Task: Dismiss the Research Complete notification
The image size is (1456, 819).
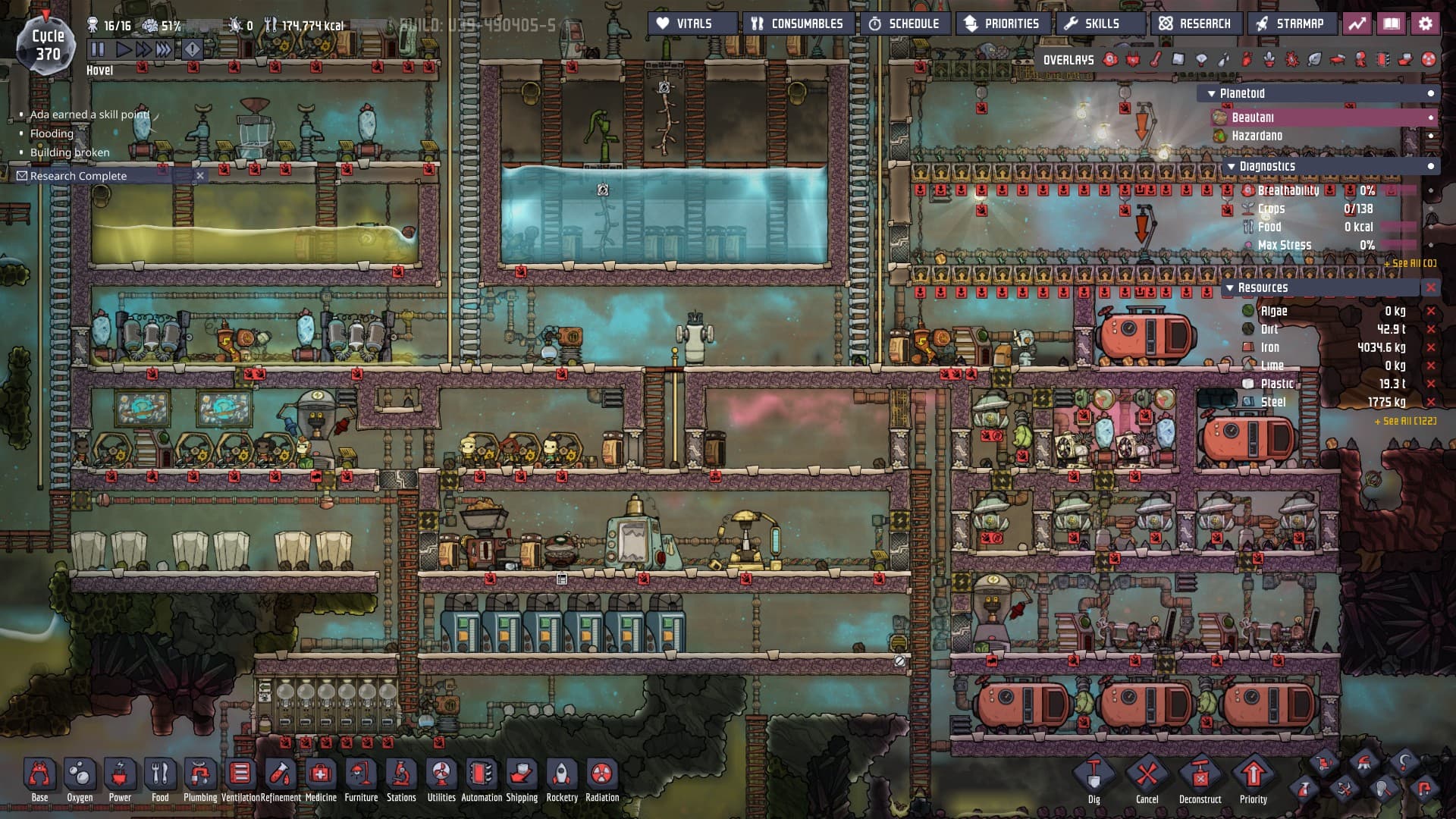Action: (200, 176)
